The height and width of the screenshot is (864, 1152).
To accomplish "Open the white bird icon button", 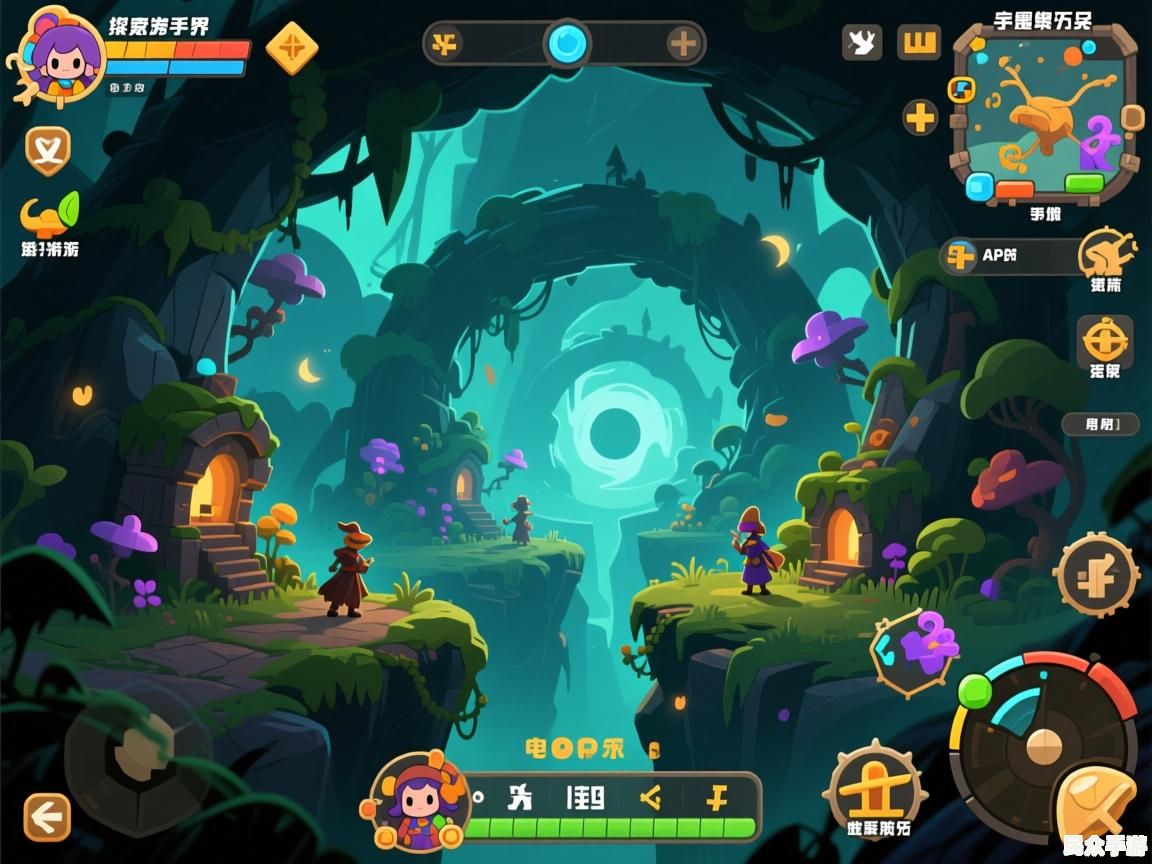I will click(x=861, y=42).
